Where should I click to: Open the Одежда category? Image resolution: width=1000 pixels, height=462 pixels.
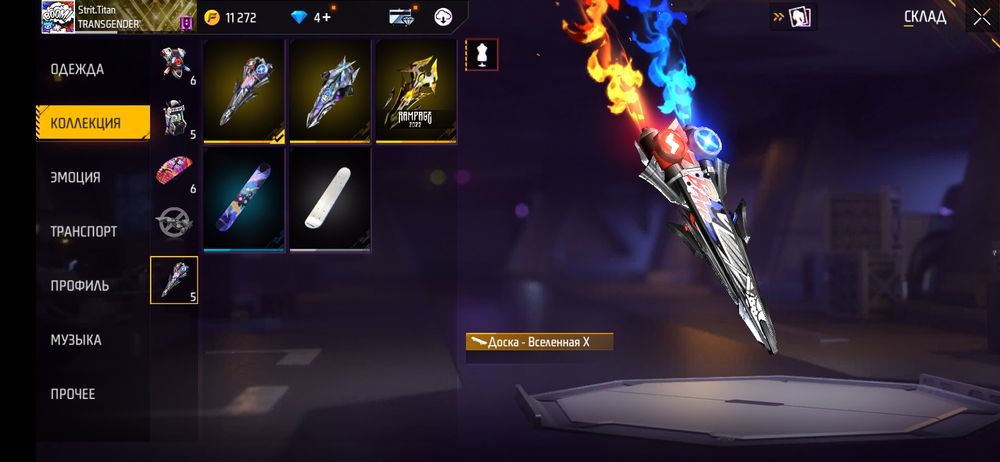(x=77, y=69)
